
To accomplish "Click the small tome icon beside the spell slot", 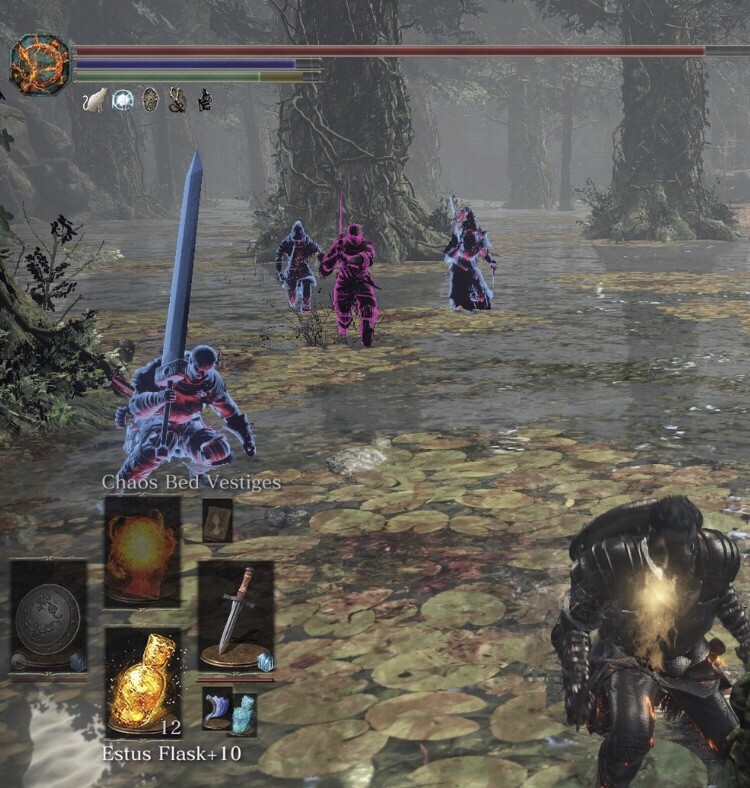I will point(217,520).
